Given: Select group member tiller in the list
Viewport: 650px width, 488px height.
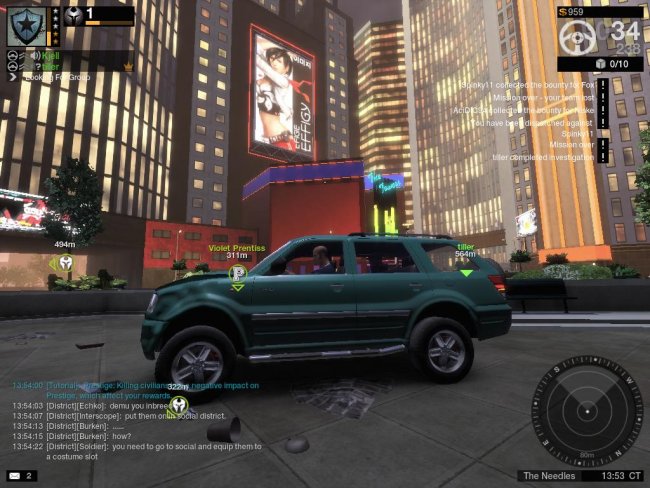Looking at the screenshot, I should pos(52,66).
